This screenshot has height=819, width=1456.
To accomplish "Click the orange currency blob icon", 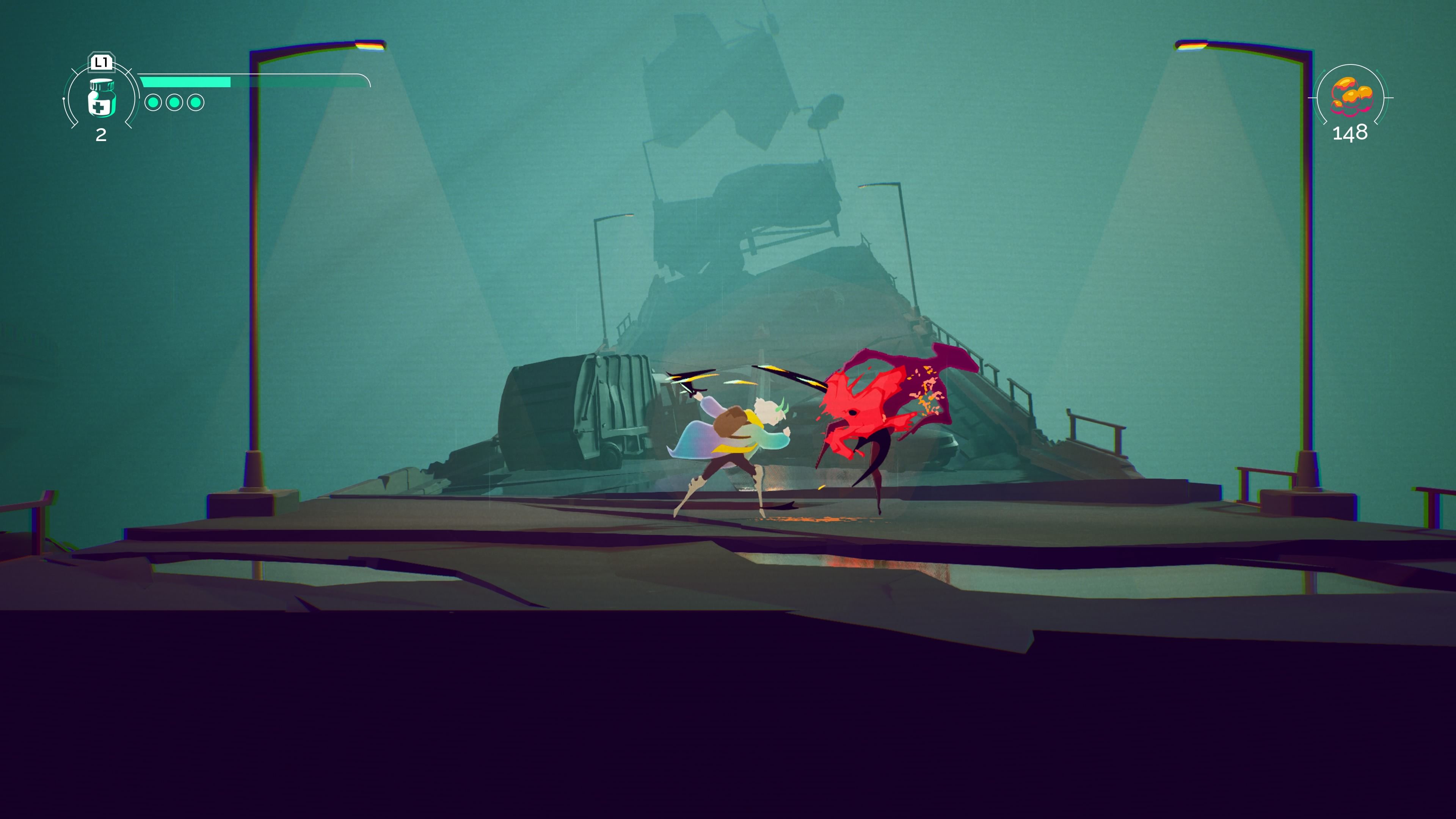I will (x=1350, y=96).
